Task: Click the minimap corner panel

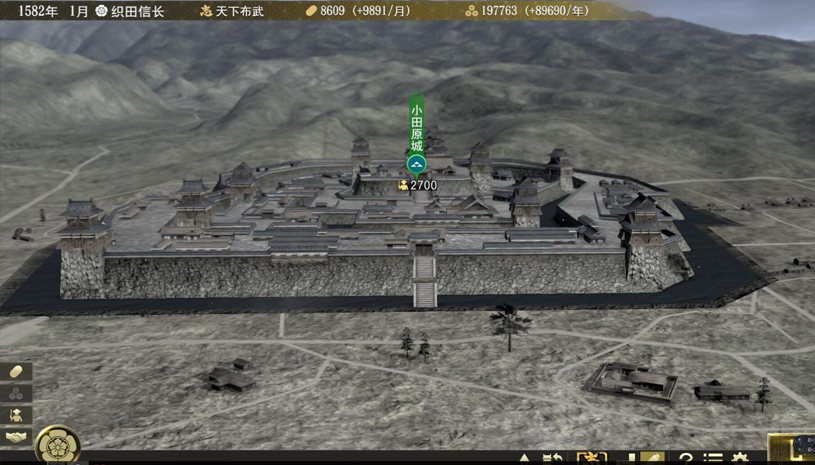Action: 791,449
